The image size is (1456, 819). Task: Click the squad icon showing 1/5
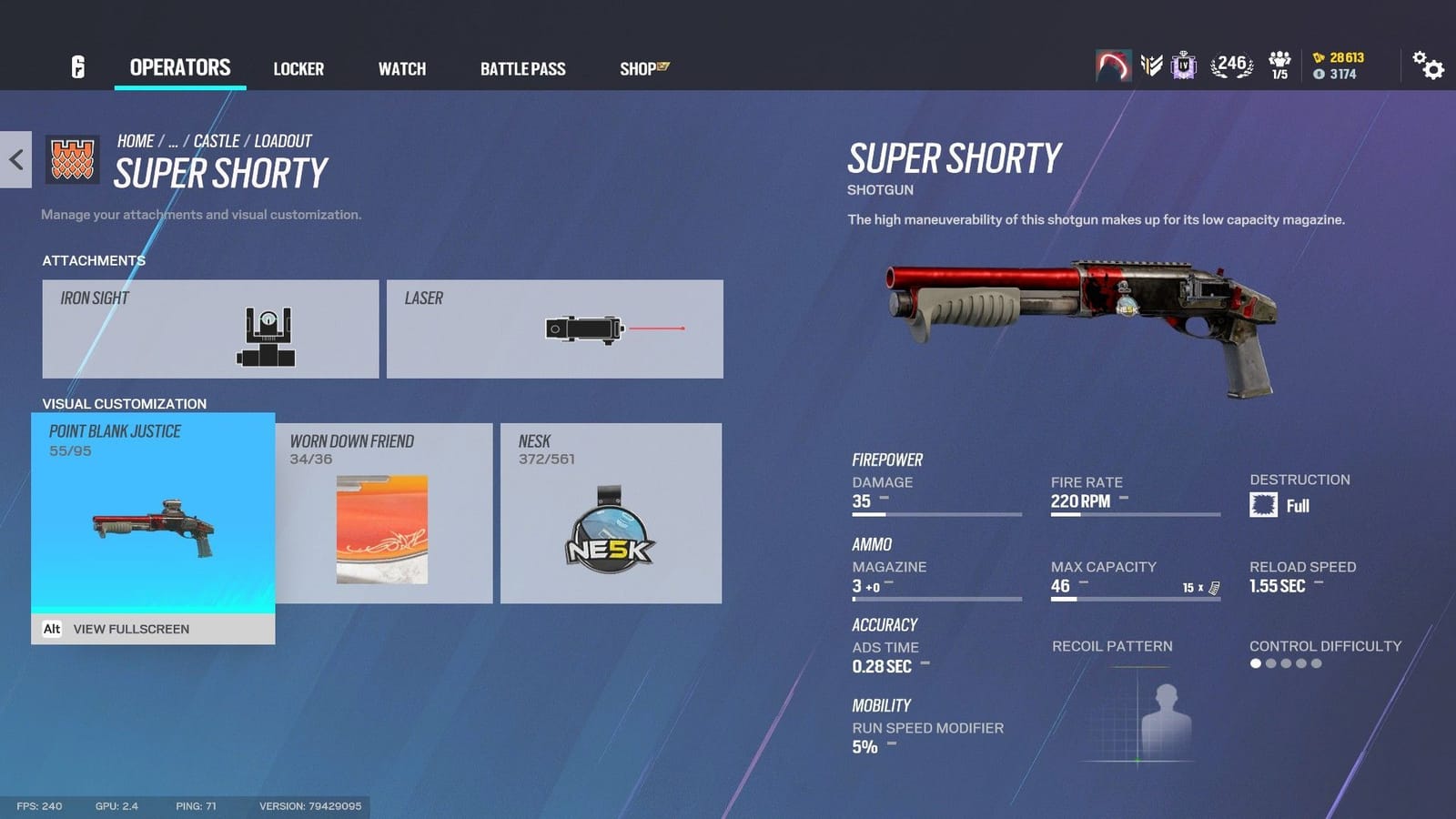click(1279, 64)
